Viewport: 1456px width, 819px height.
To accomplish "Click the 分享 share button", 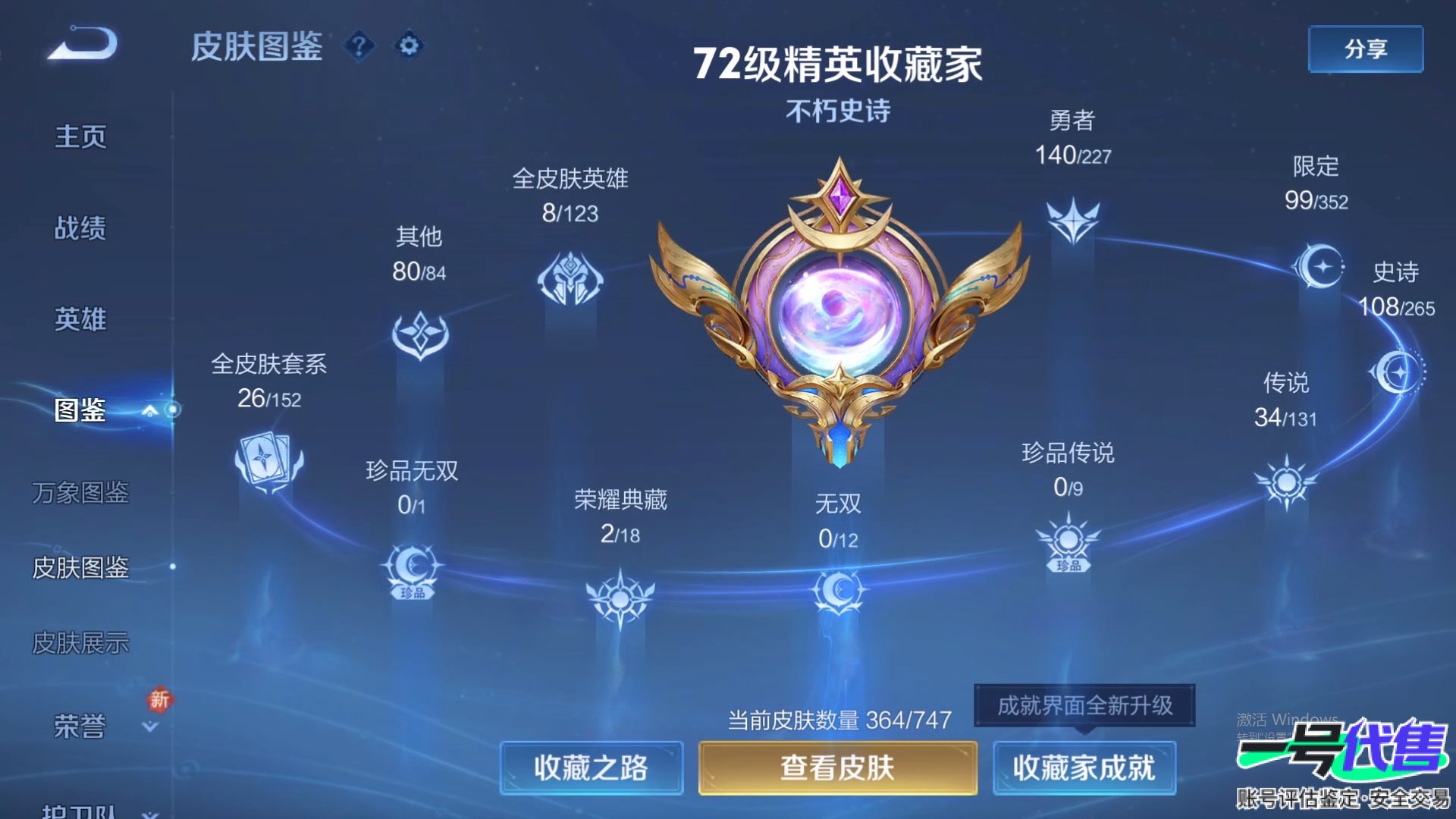I will 1365,47.
